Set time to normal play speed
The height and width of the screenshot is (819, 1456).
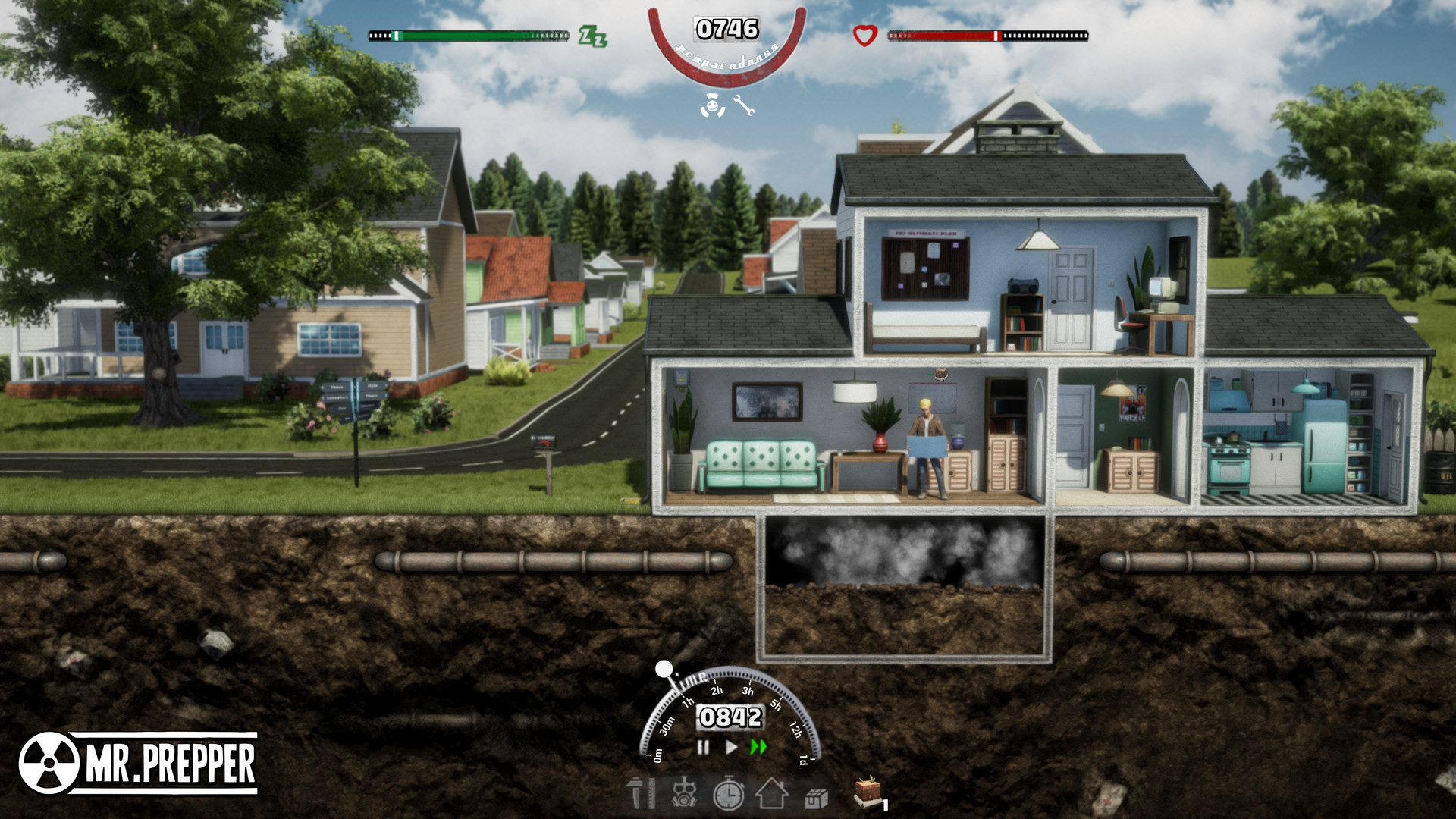(731, 748)
